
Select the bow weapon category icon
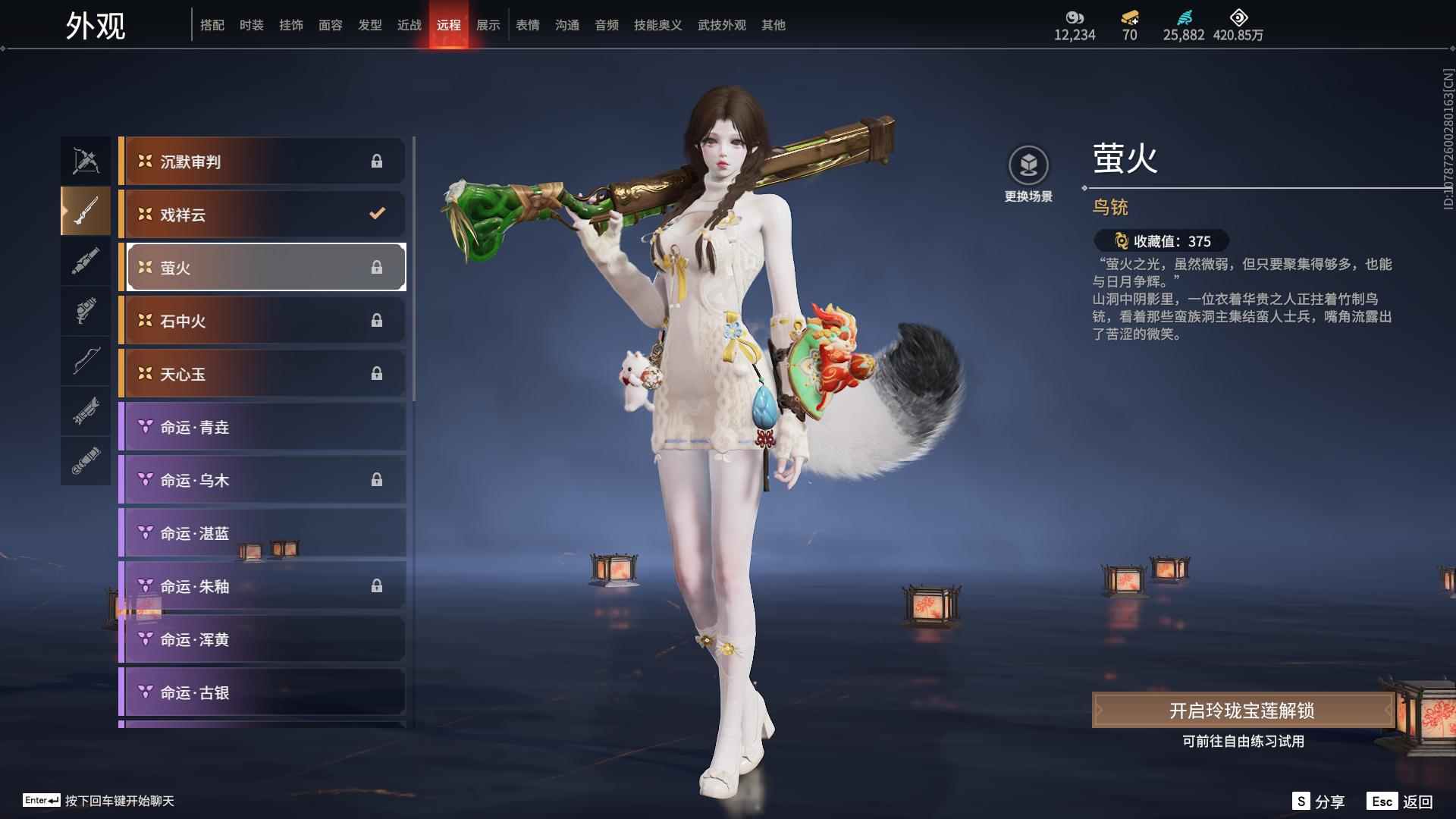(x=86, y=362)
